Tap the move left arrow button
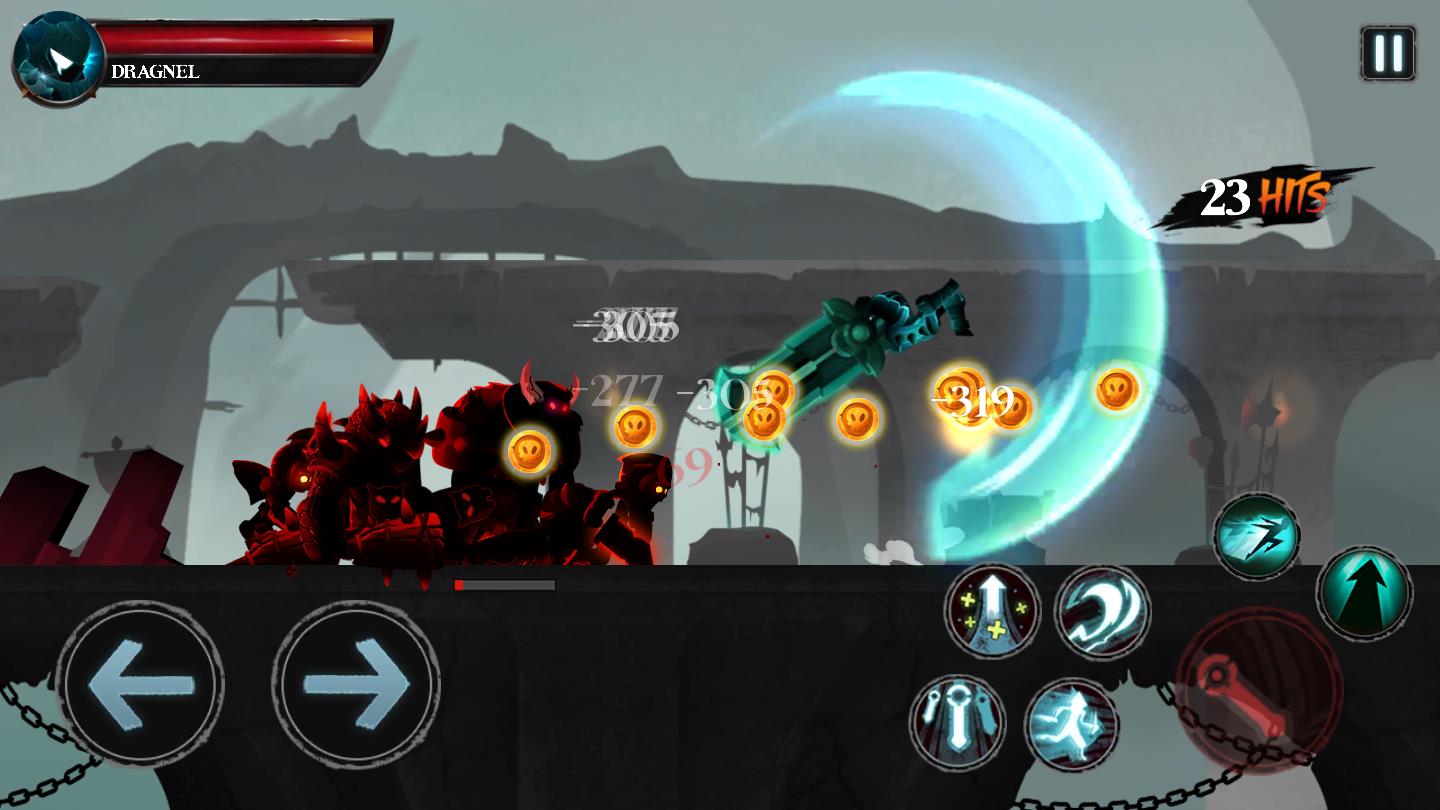 [x=140, y=685]
